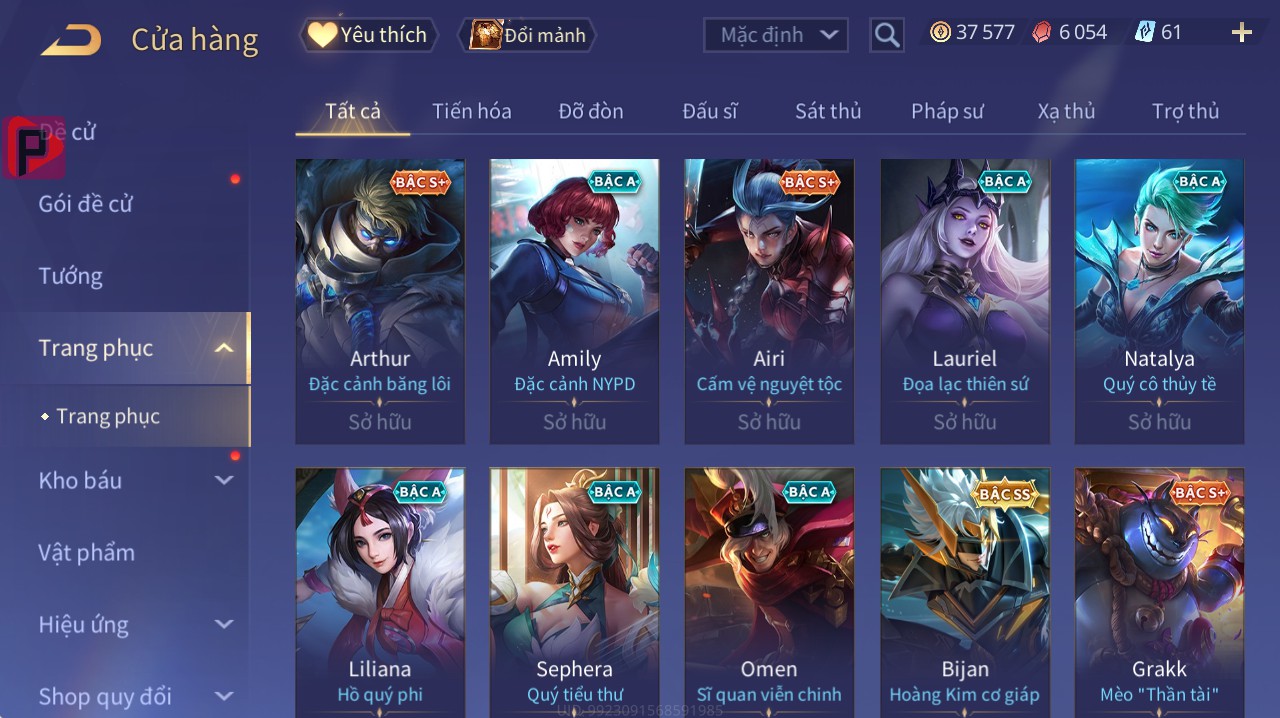Open the Tướng shop section
The image size is (1280, 718).
(71, 276)
